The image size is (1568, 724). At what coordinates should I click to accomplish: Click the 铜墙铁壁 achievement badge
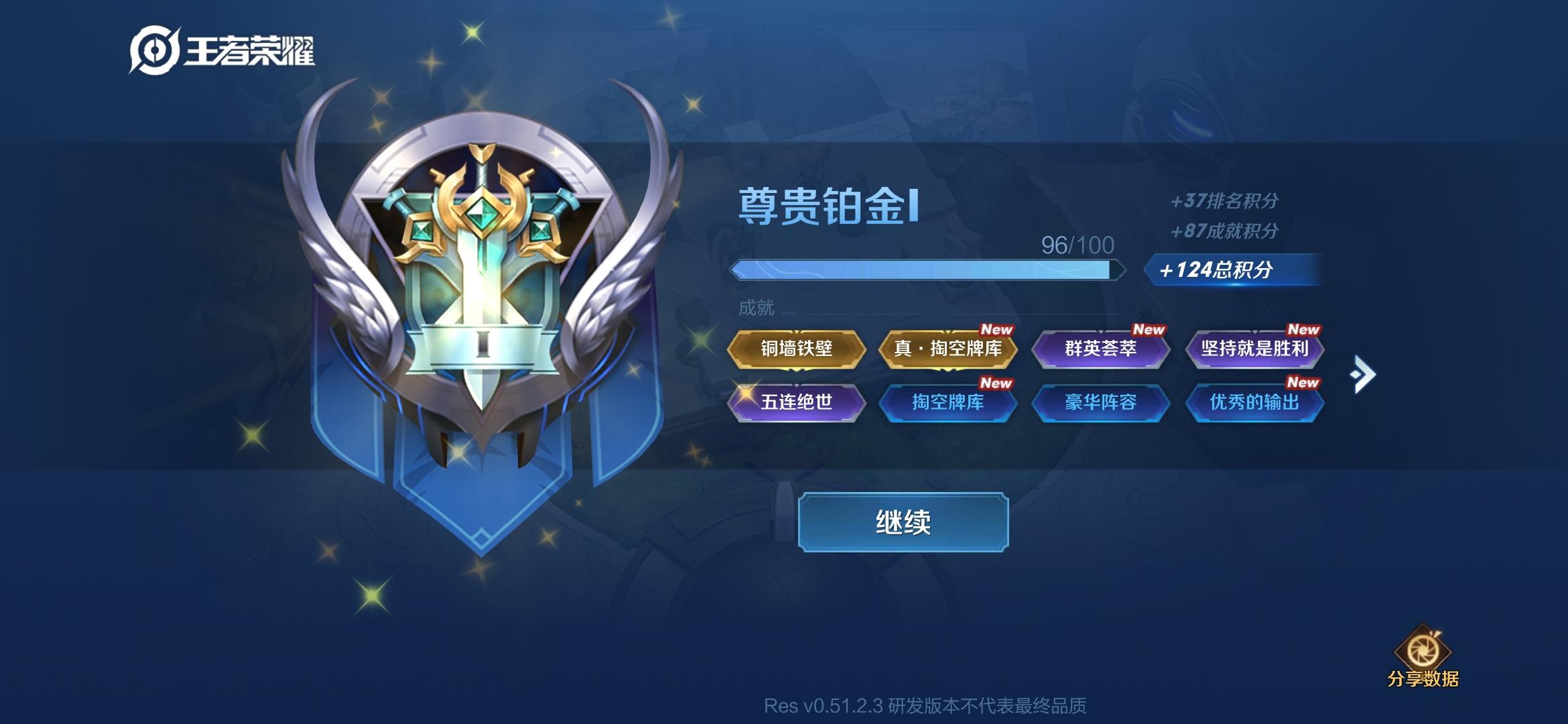(797, 351)
